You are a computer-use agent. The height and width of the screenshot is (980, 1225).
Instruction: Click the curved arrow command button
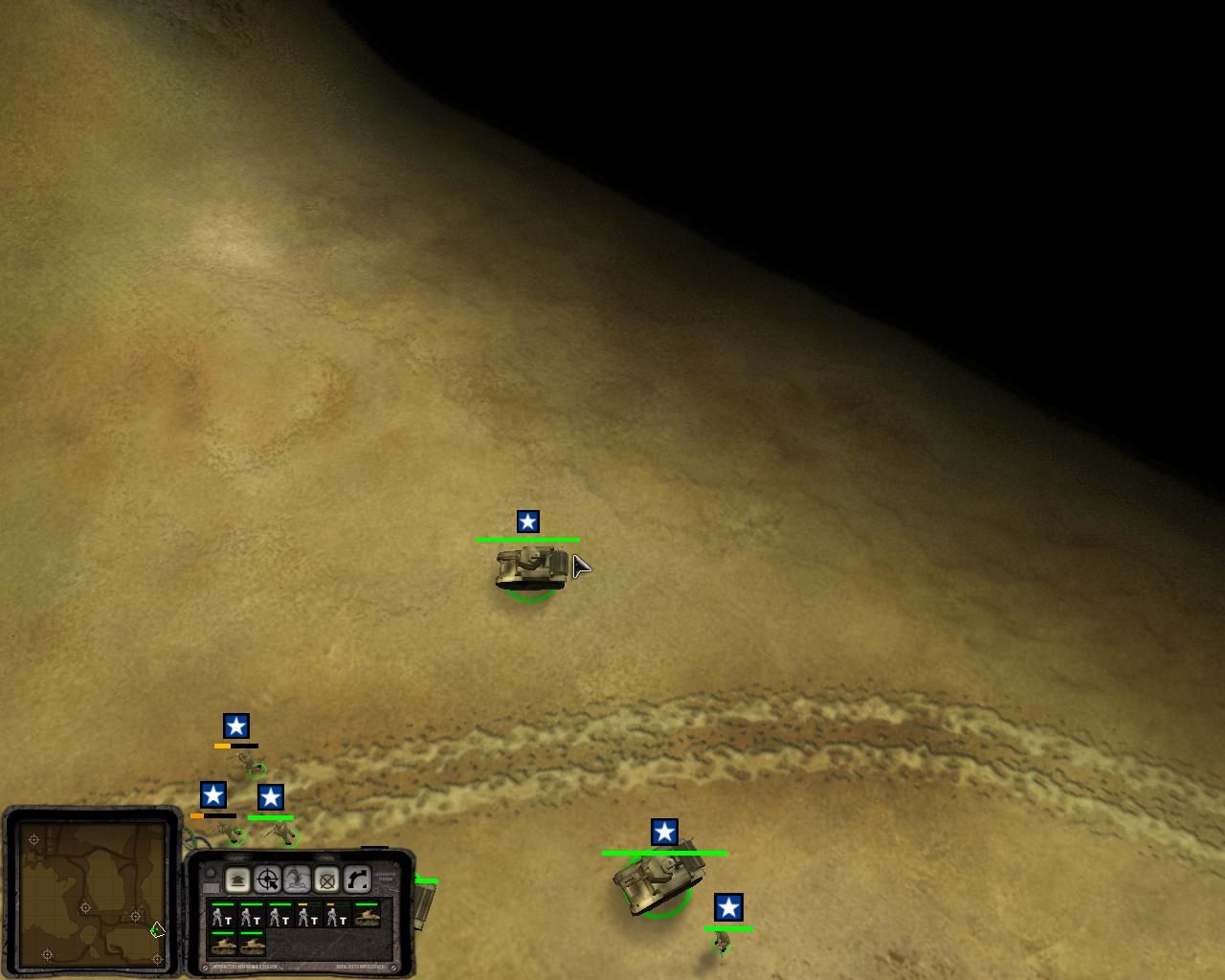click(356, 880)
